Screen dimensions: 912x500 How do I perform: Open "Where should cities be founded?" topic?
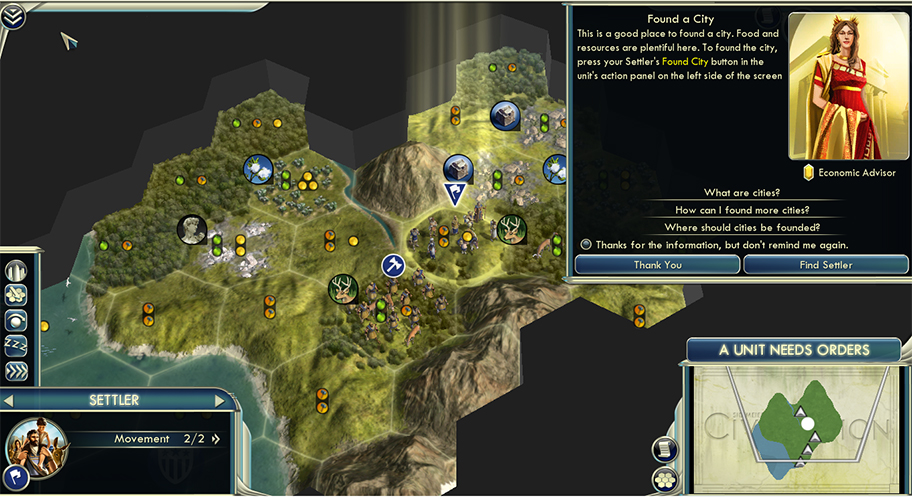pyautogui.click(x=742, y=227)
